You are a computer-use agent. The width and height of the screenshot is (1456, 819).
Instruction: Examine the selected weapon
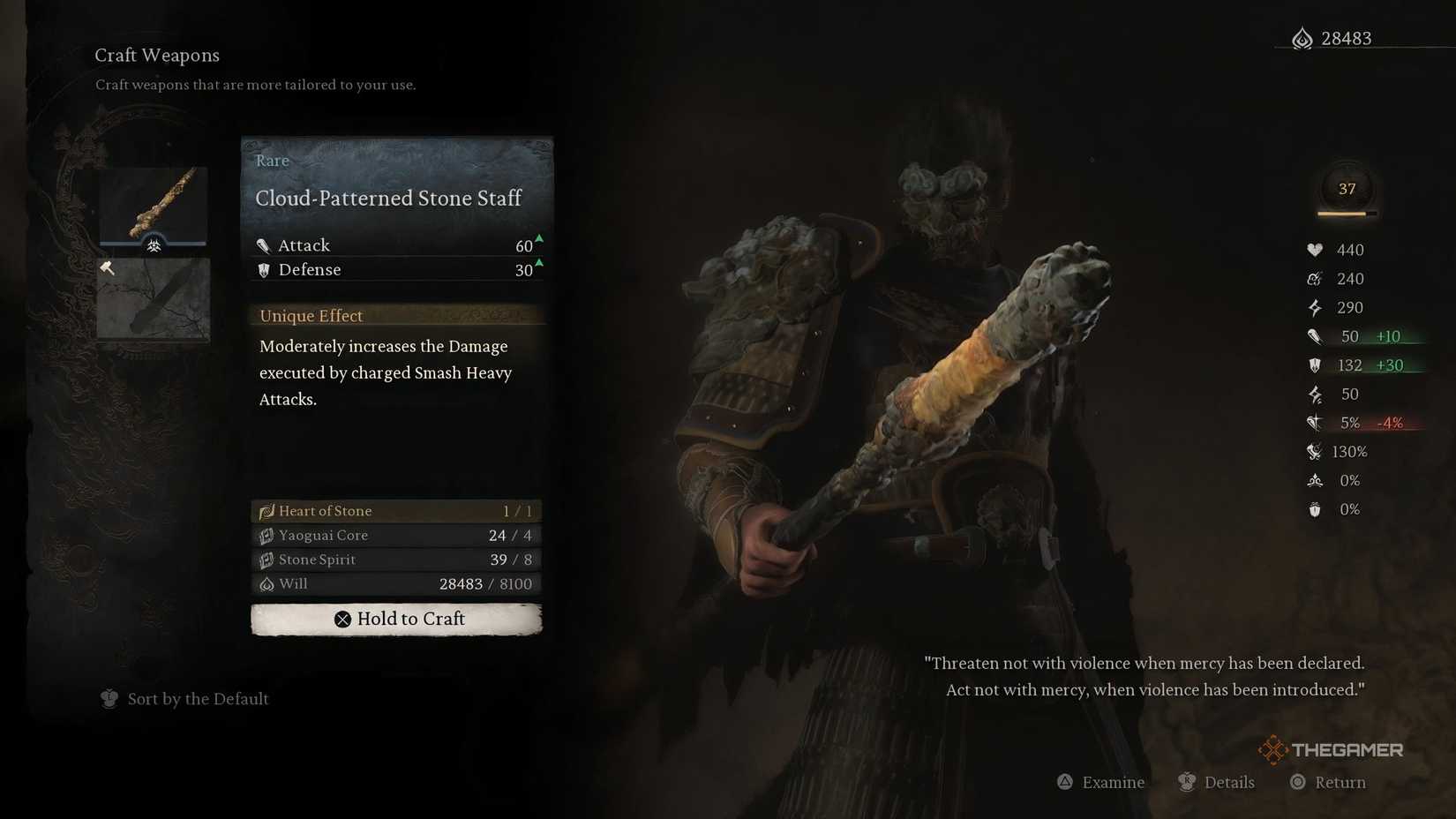click(x=1101, y=782)
